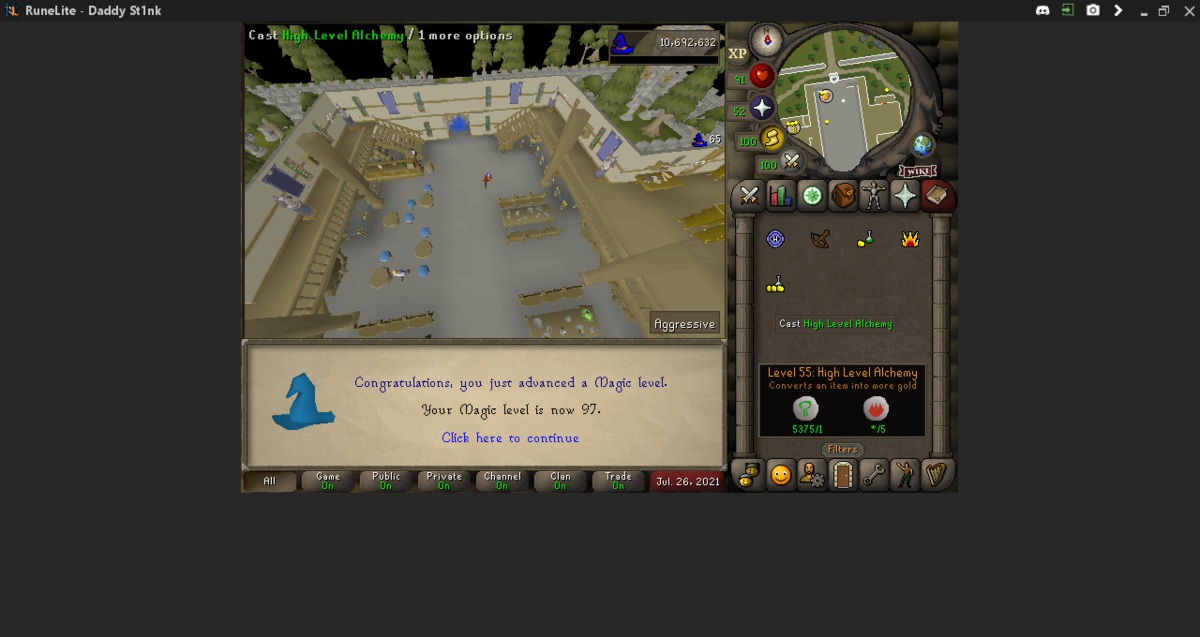Switch to the Prayer tab
Screen dimensions: 1200x637
click(905, 196)
